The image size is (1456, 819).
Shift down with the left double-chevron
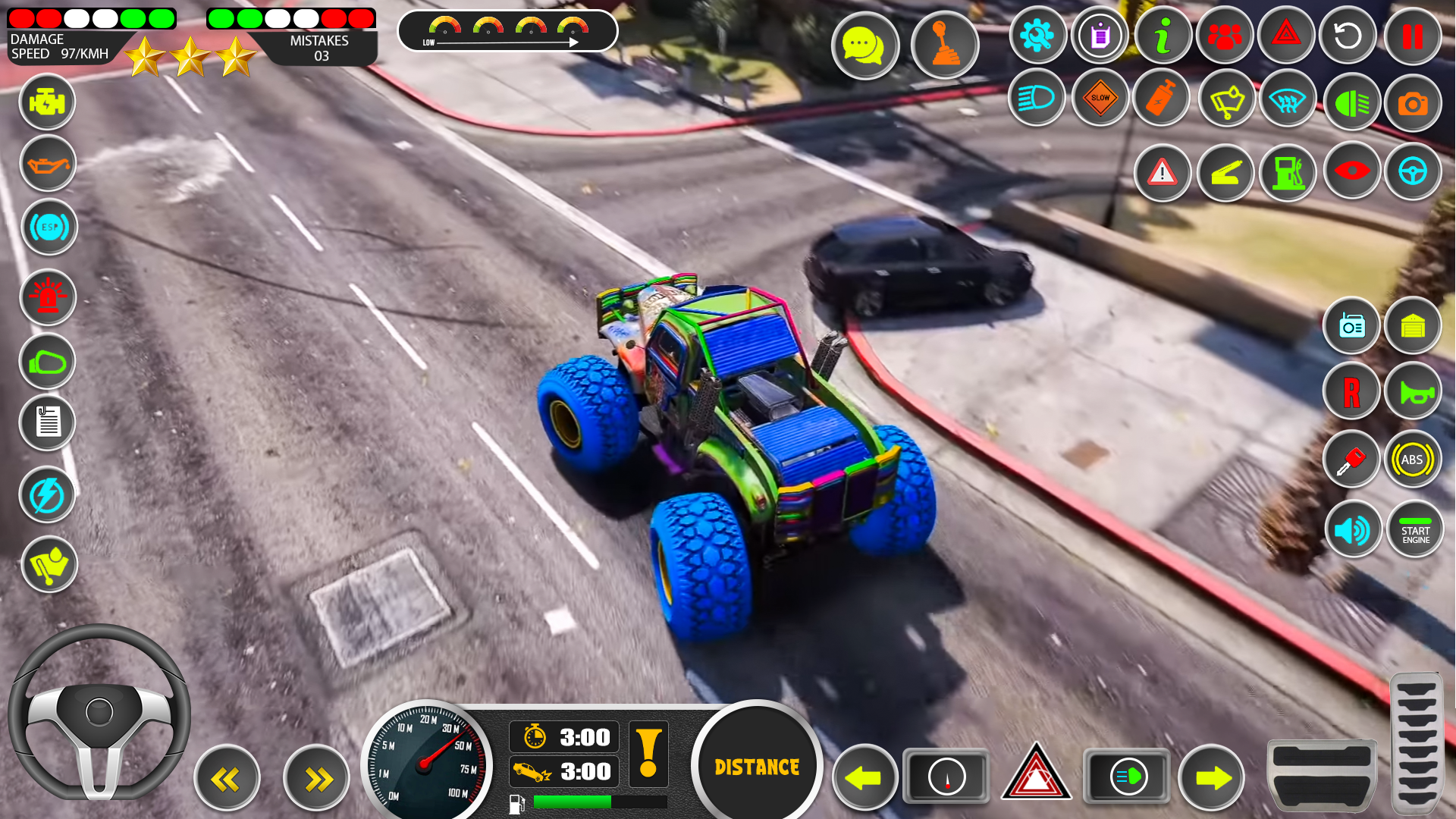click(x=227, y=777)
